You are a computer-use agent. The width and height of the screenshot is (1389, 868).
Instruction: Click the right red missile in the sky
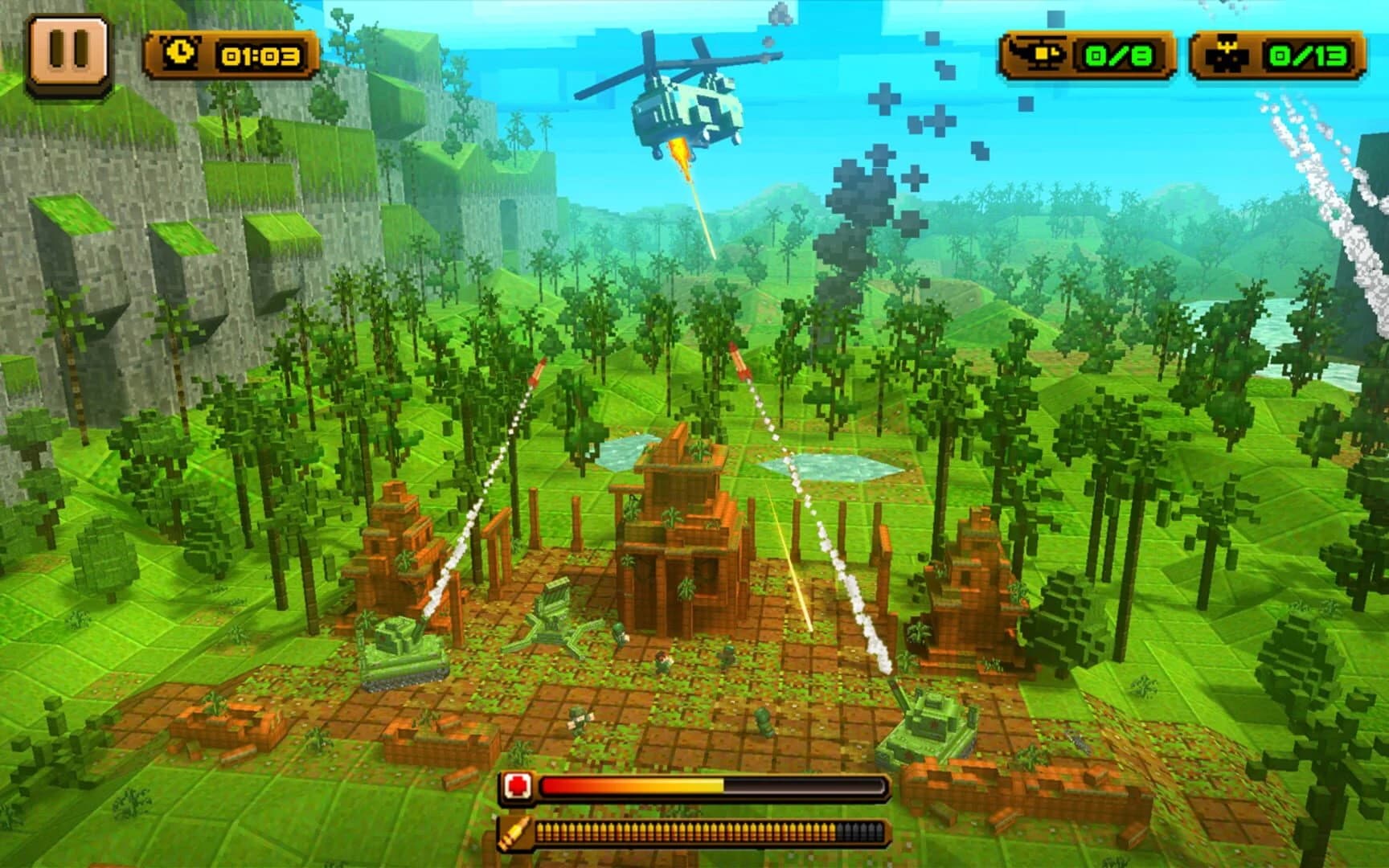point(738,358)
